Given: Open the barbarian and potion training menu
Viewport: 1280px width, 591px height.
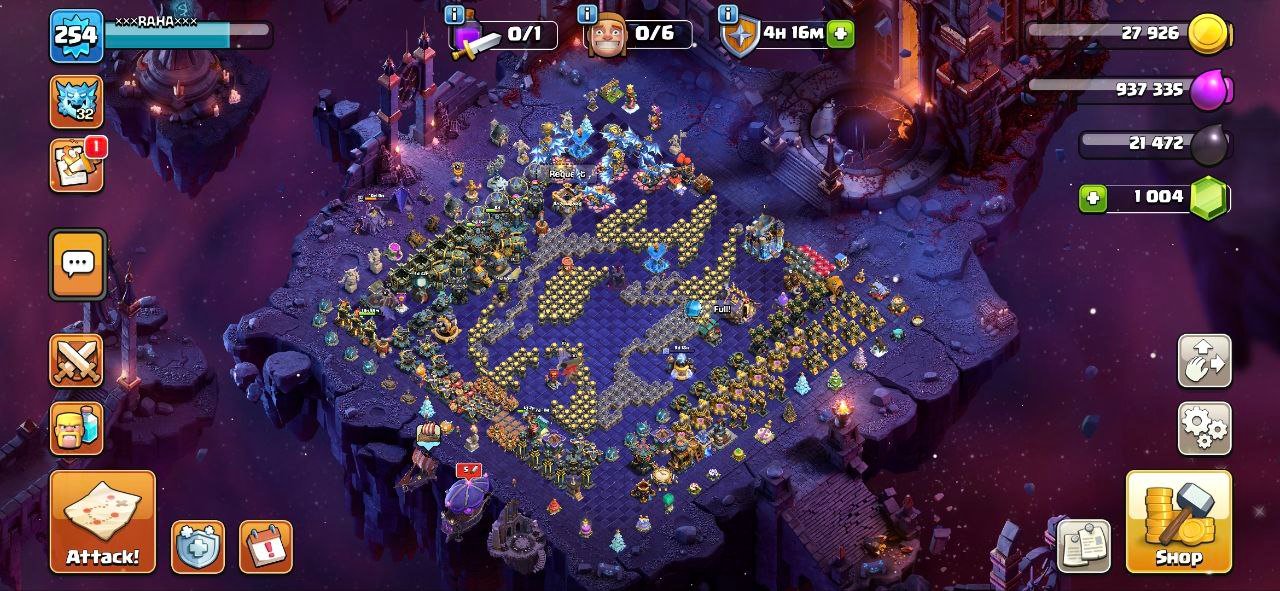Looking at the screenshot, I should pos(76,428).
